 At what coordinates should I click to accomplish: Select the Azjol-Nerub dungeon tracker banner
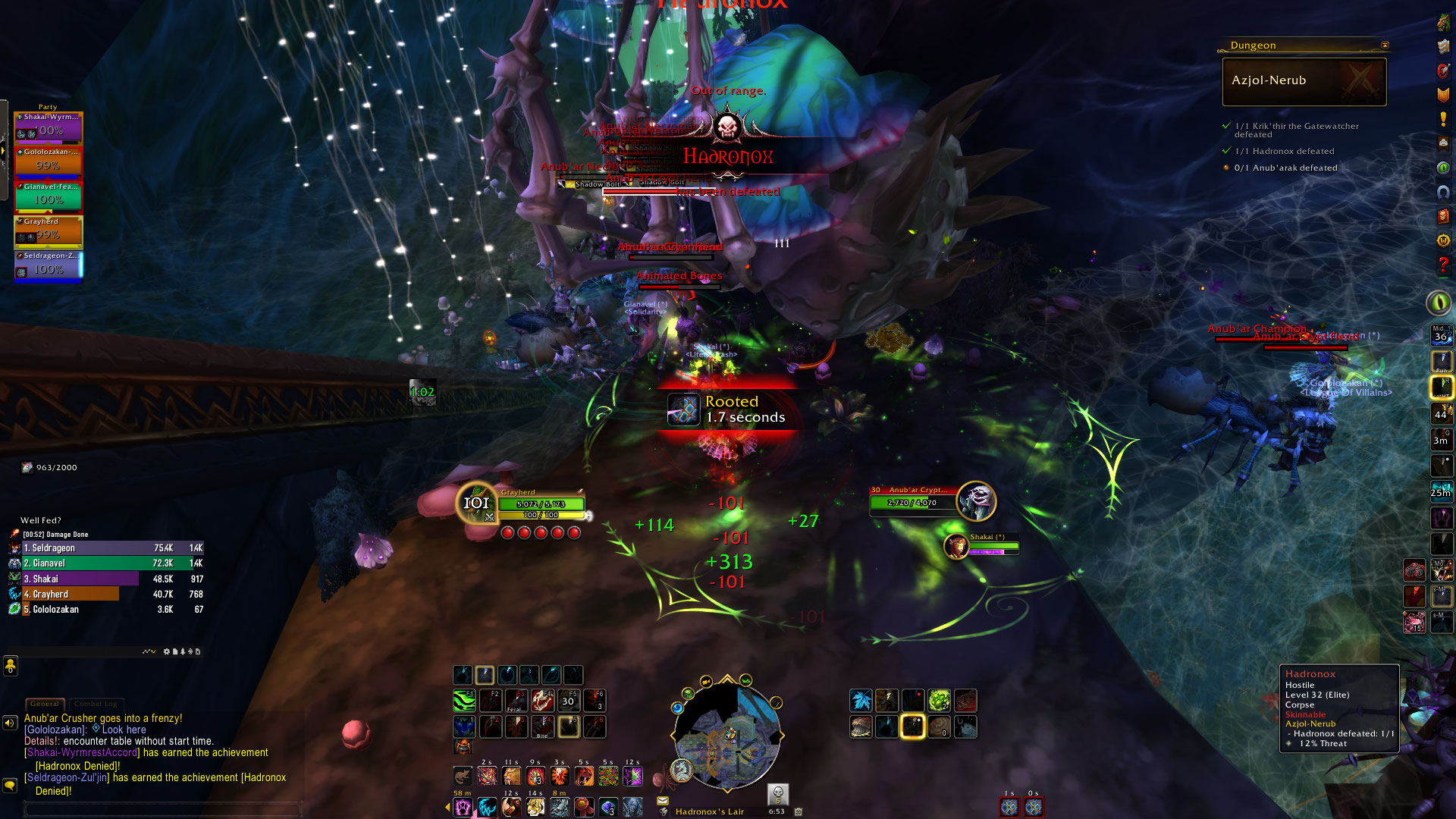tap(1304, 81)
